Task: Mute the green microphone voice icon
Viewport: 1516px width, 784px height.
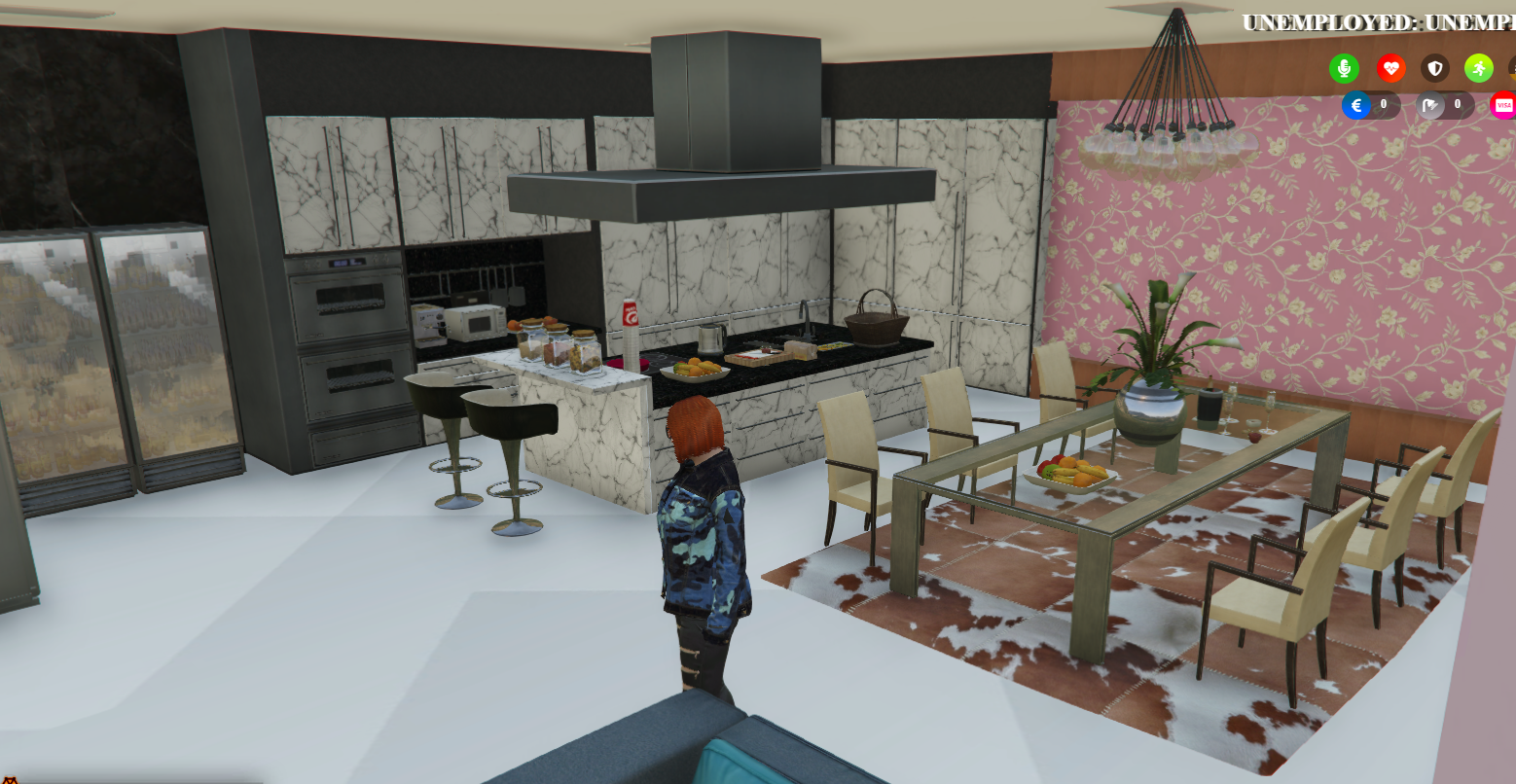Action: [1345, 69]
